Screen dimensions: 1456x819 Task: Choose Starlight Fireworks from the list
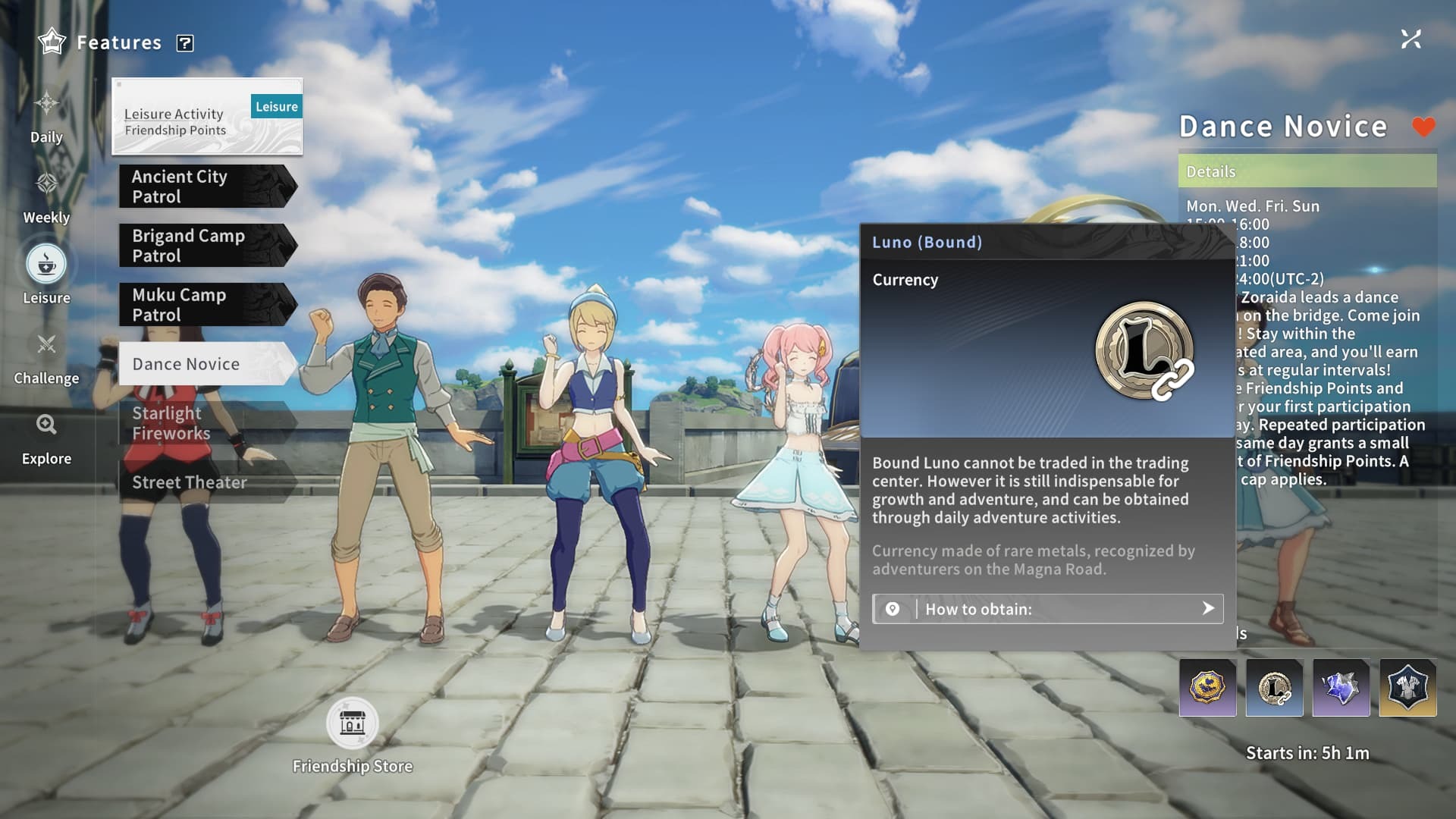(x=206, y=423)
